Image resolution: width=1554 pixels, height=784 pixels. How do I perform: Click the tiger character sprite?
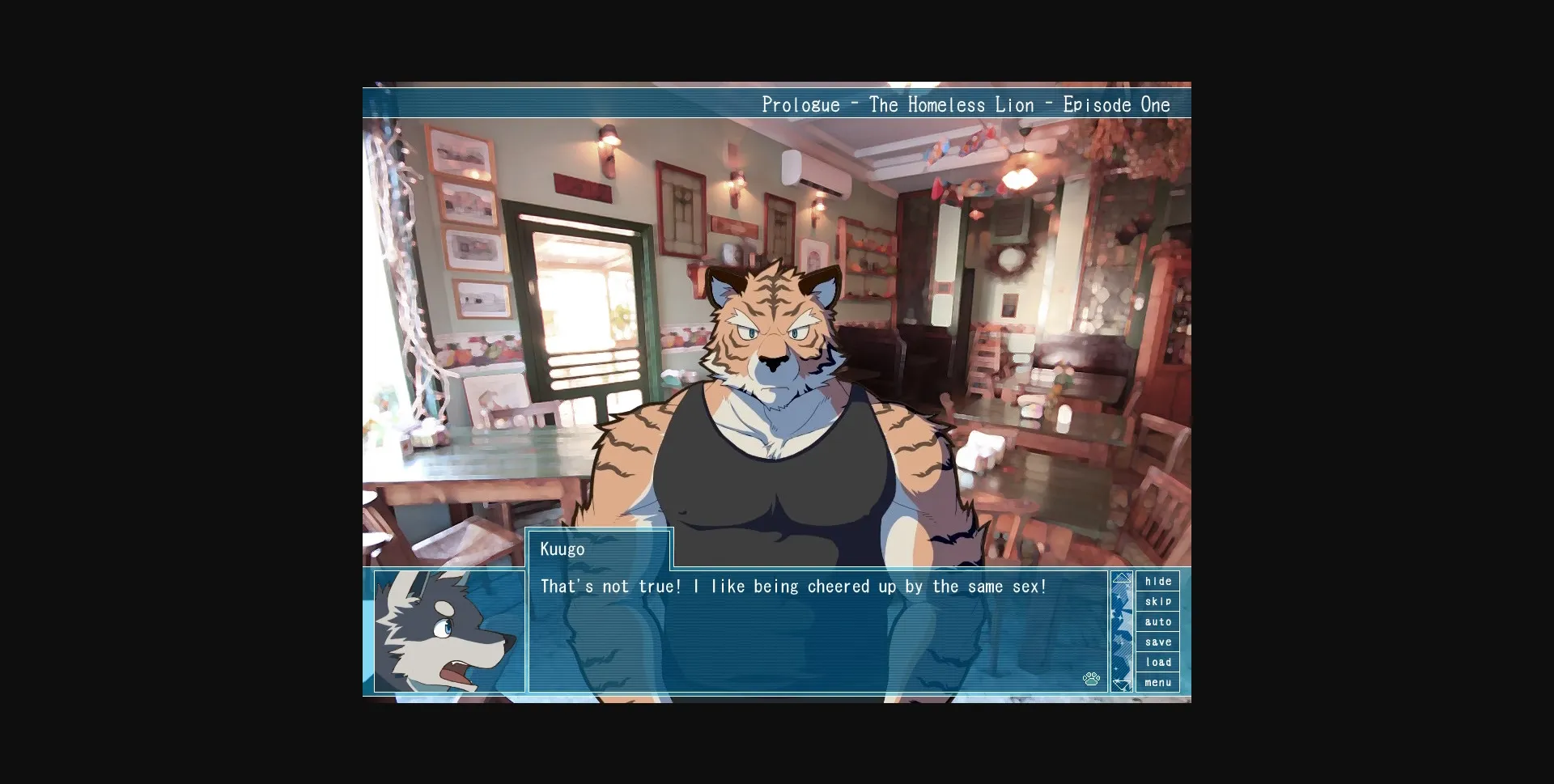coord(777,364)
